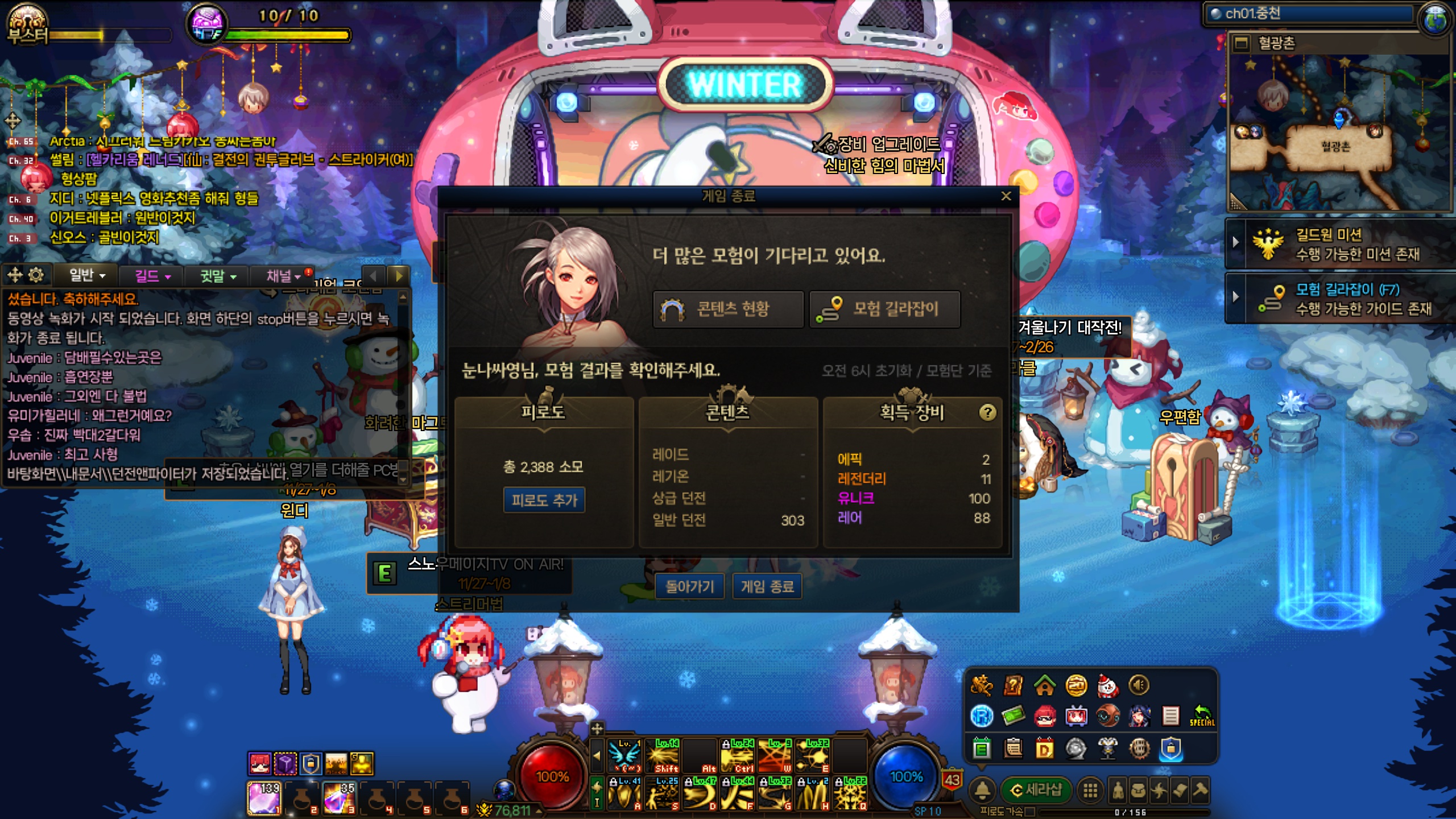
Task: Open the 모험 길라잡이 button in dialog
Action: coord(884,309)
